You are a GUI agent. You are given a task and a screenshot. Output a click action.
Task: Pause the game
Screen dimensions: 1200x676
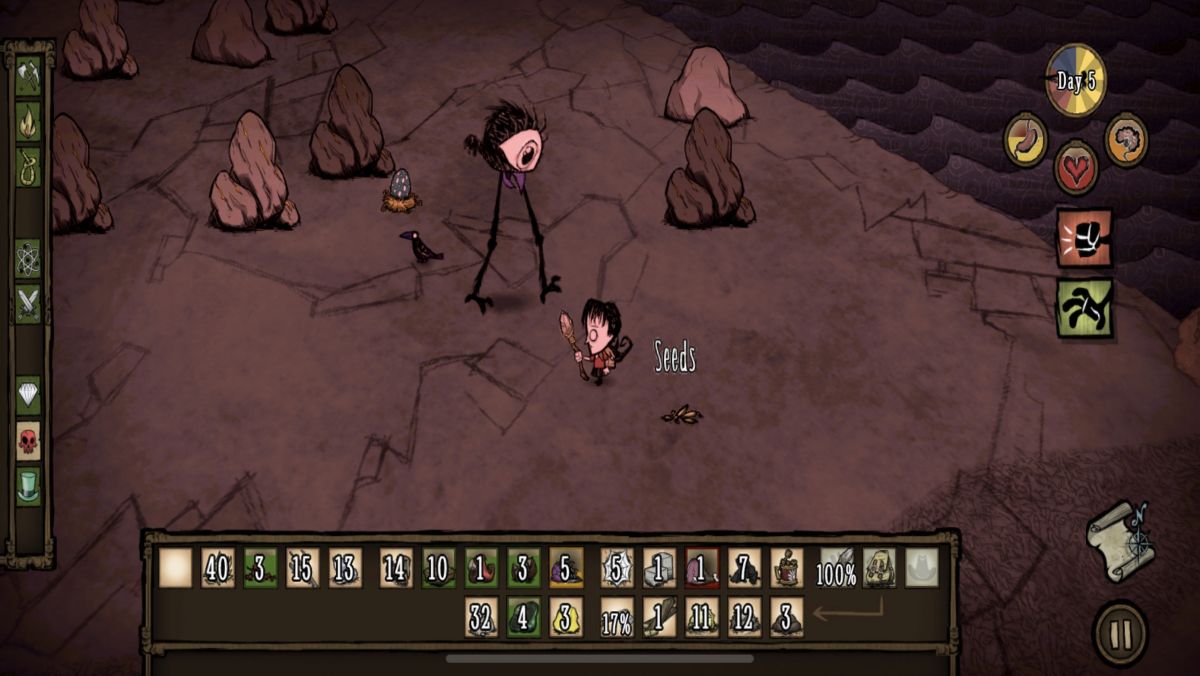pos(1120,633)
